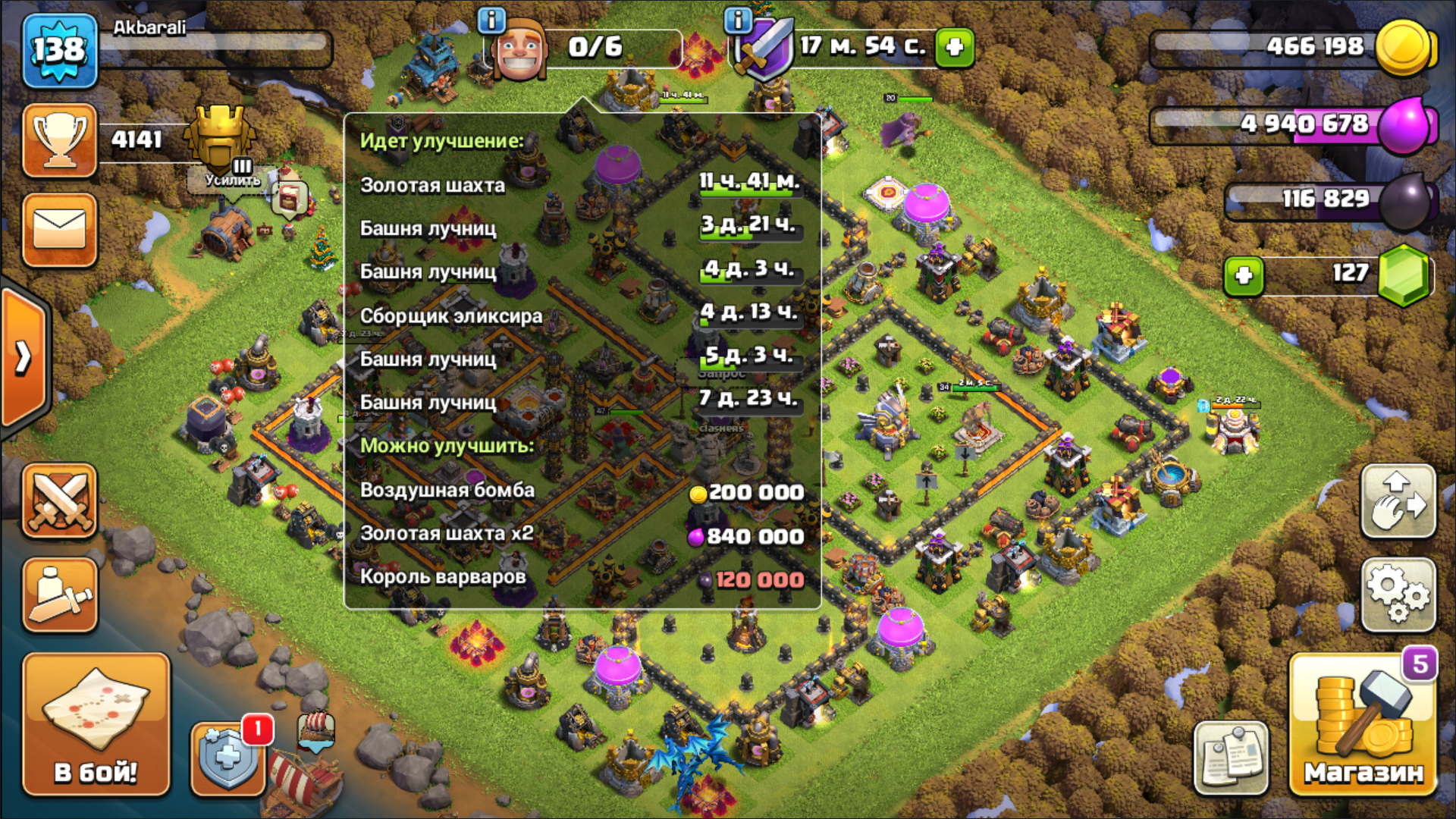
Task: Open the news clipboard button
Action: (x=1231, y=758)
